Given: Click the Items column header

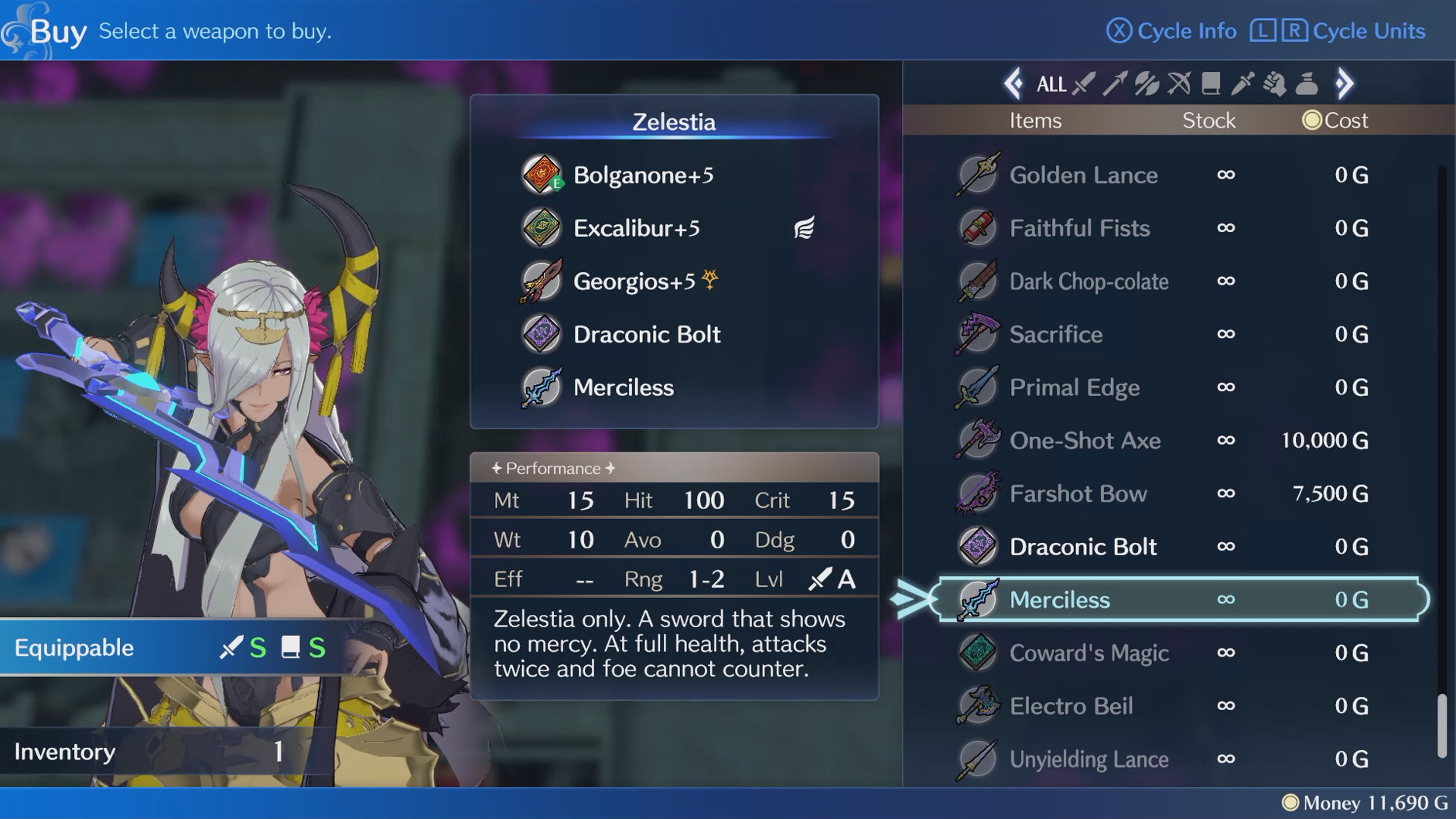Looking at the screenshot, I should (1035, 120).
